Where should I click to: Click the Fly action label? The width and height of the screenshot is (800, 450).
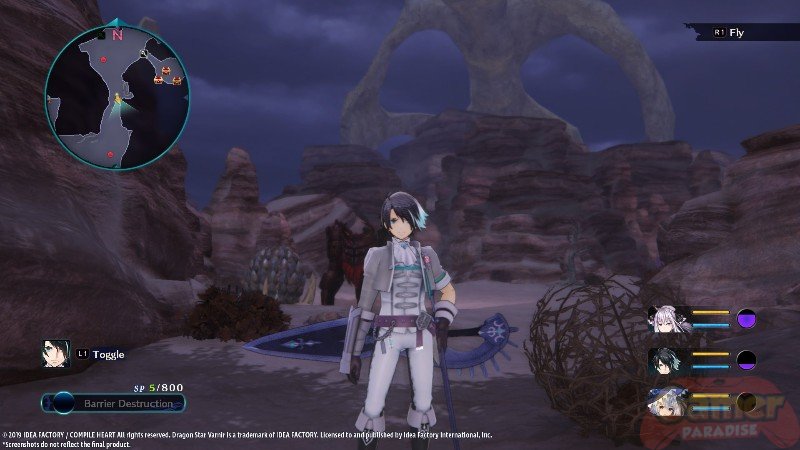pos(737,32)
